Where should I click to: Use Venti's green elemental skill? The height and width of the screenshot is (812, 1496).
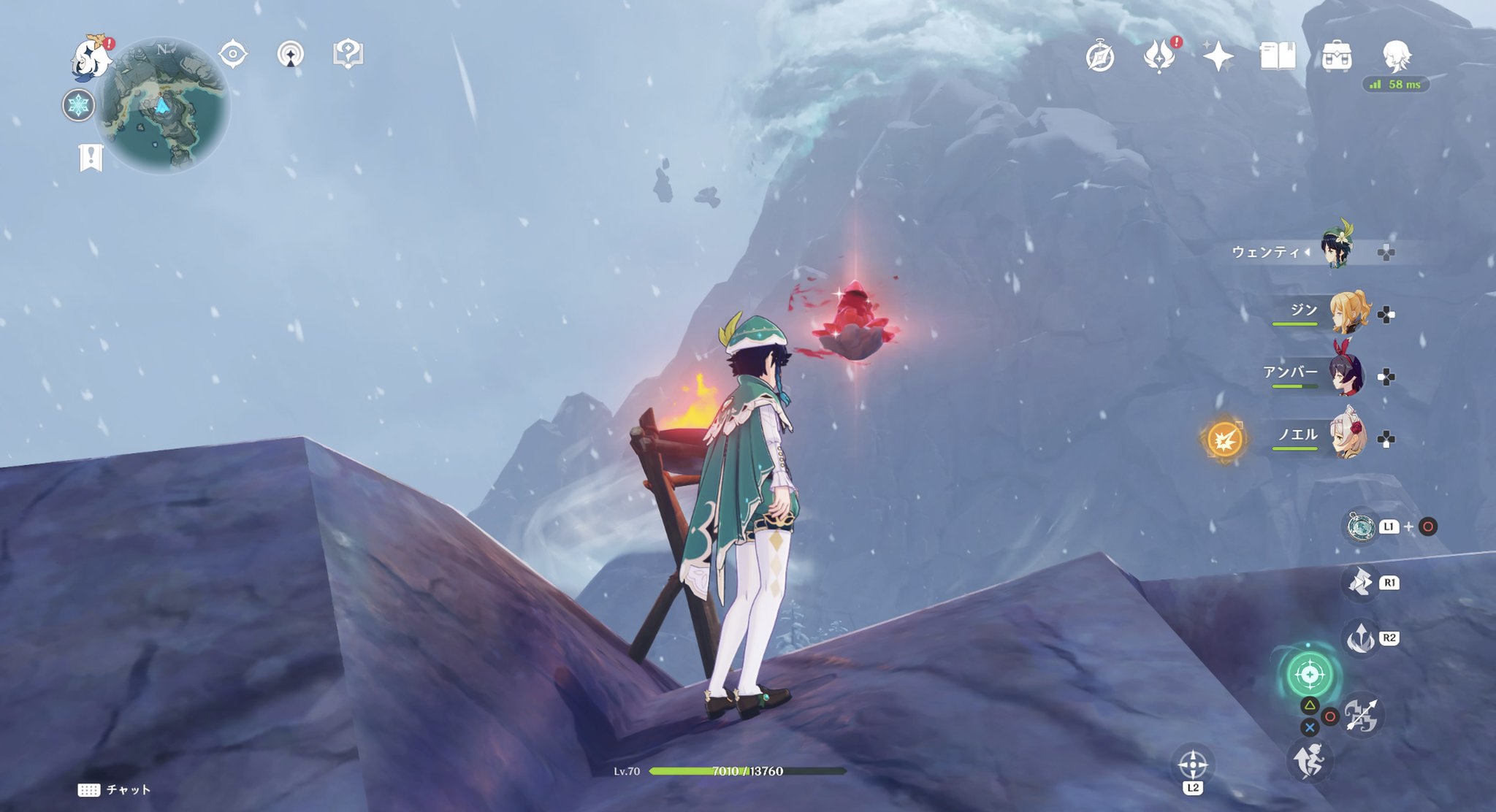tap(1309, 673)
